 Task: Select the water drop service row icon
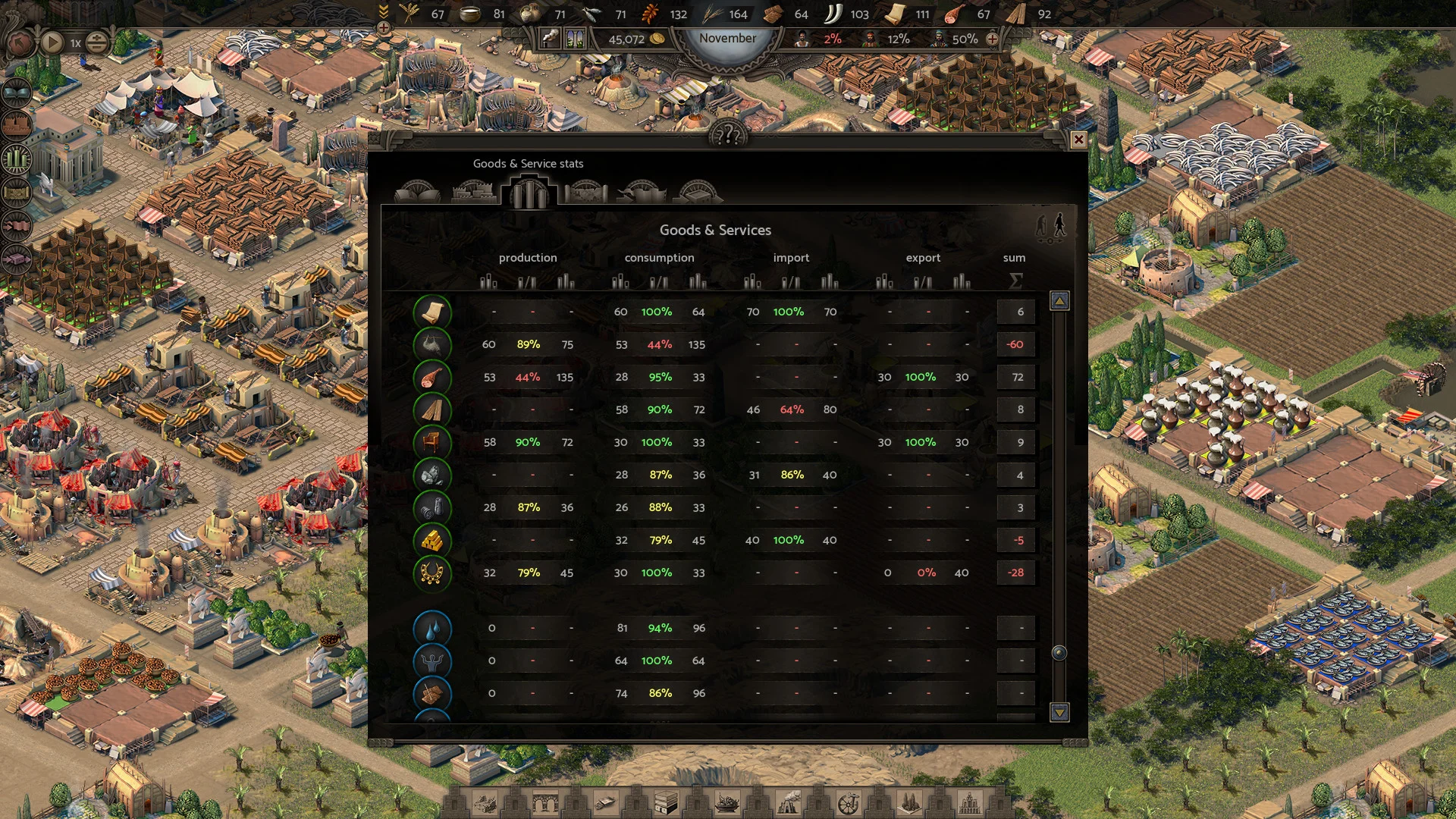tap(432, 629)
